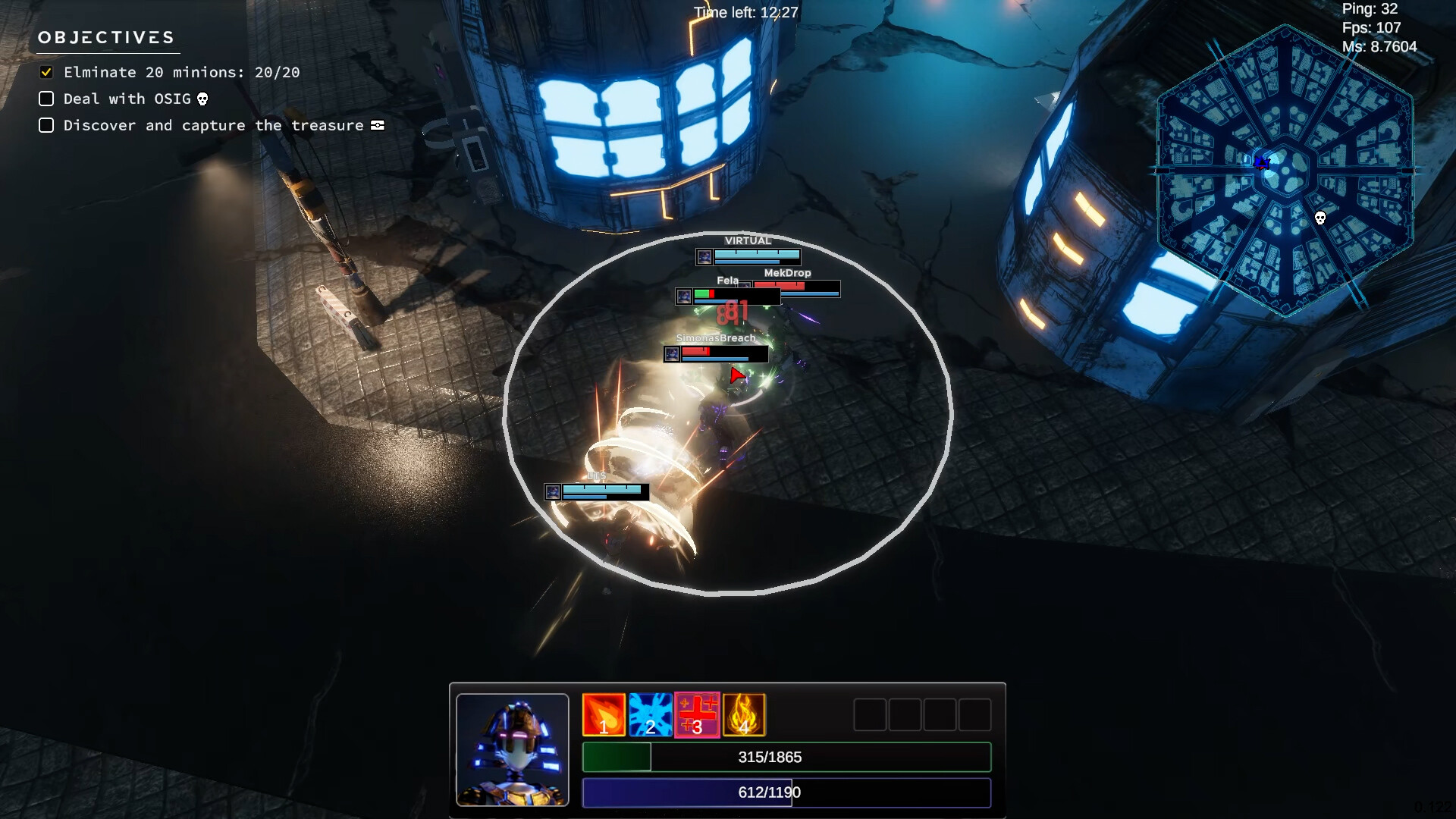Use the healing crosses ability in slot 3
The width and height of the screenshot is (1456, 819).
[x=697, y=714]
